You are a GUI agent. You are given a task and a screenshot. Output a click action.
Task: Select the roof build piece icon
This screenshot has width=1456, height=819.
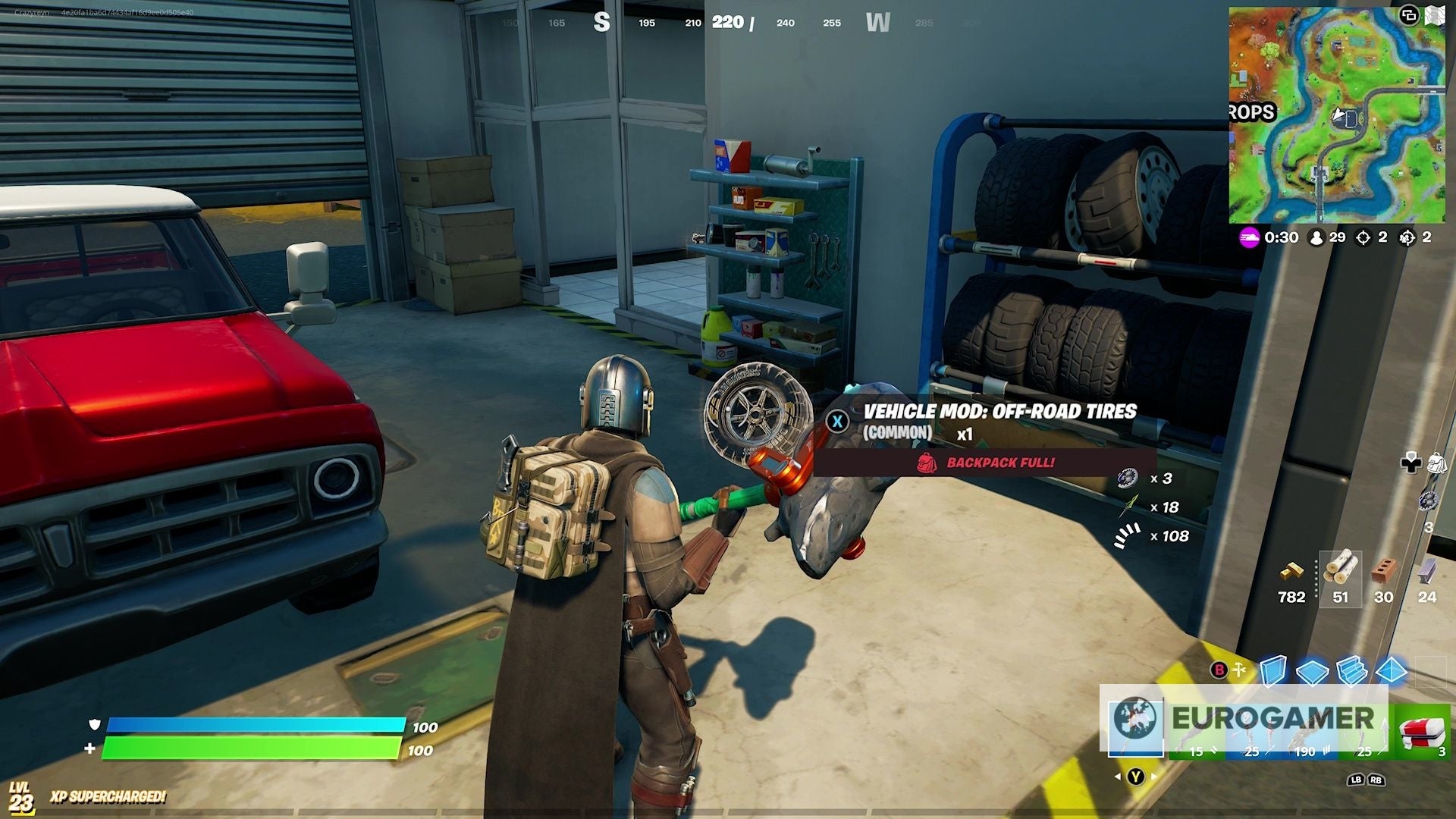1390,671
